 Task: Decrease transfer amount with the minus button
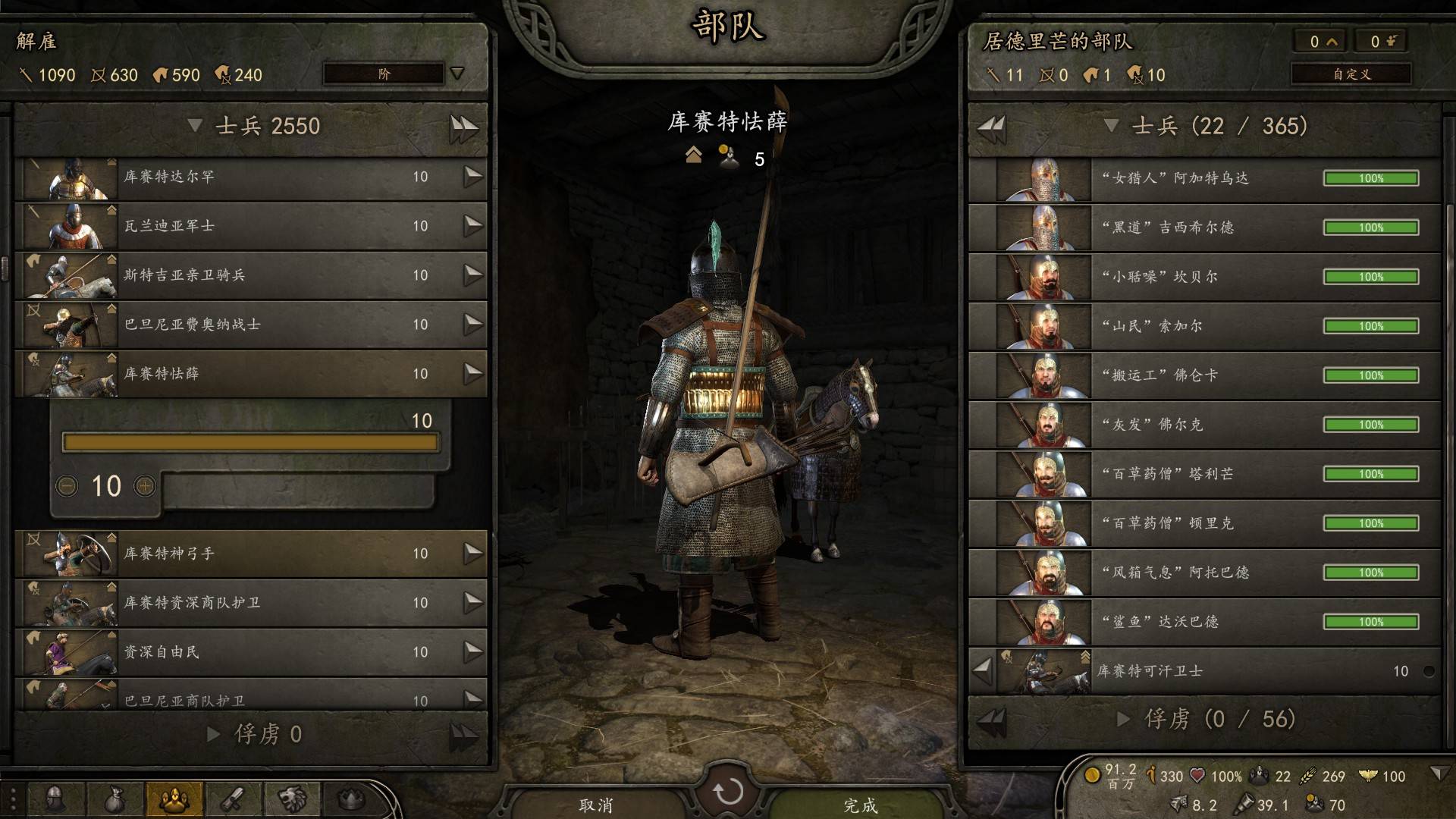coord(67,486)
